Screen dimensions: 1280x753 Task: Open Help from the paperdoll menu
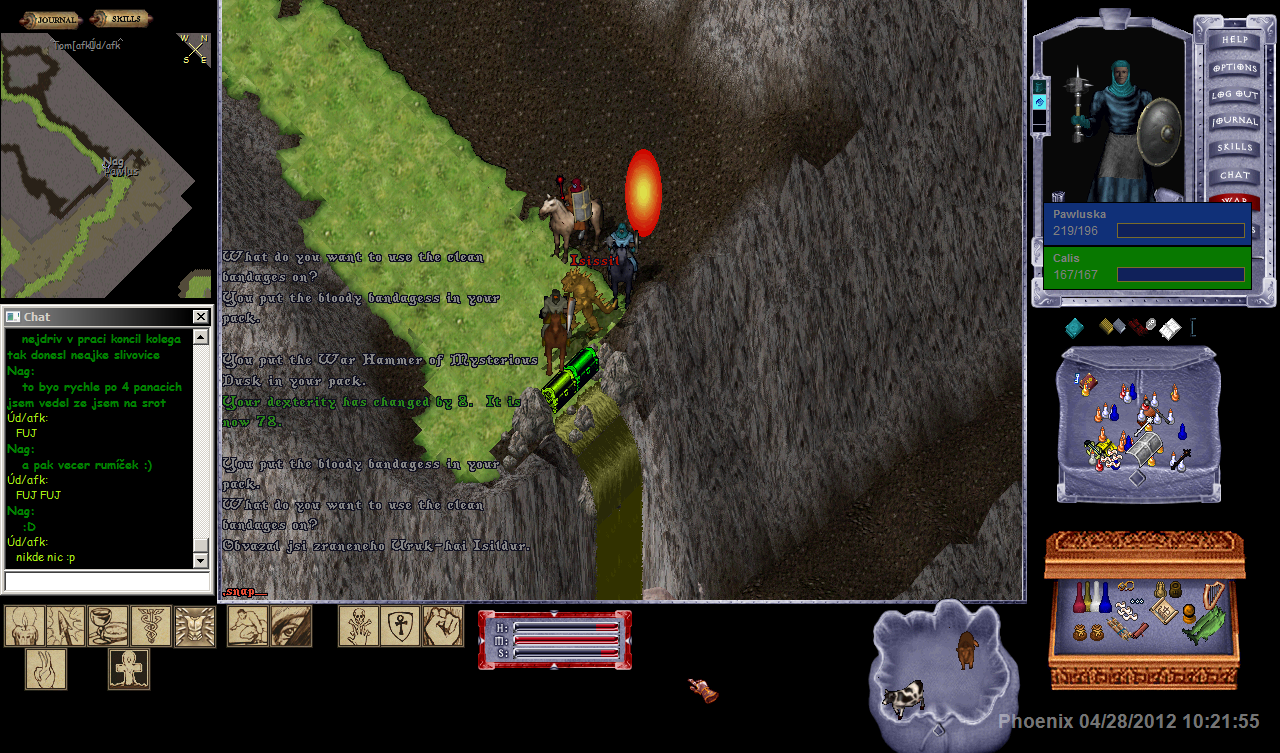[1234, 41]
